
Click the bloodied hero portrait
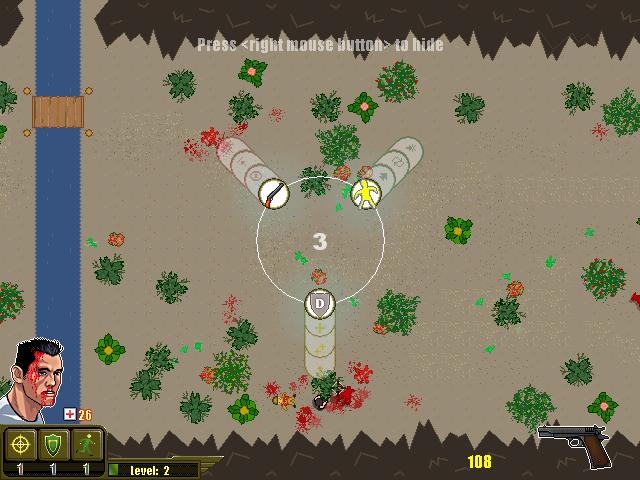coord(37,378)
